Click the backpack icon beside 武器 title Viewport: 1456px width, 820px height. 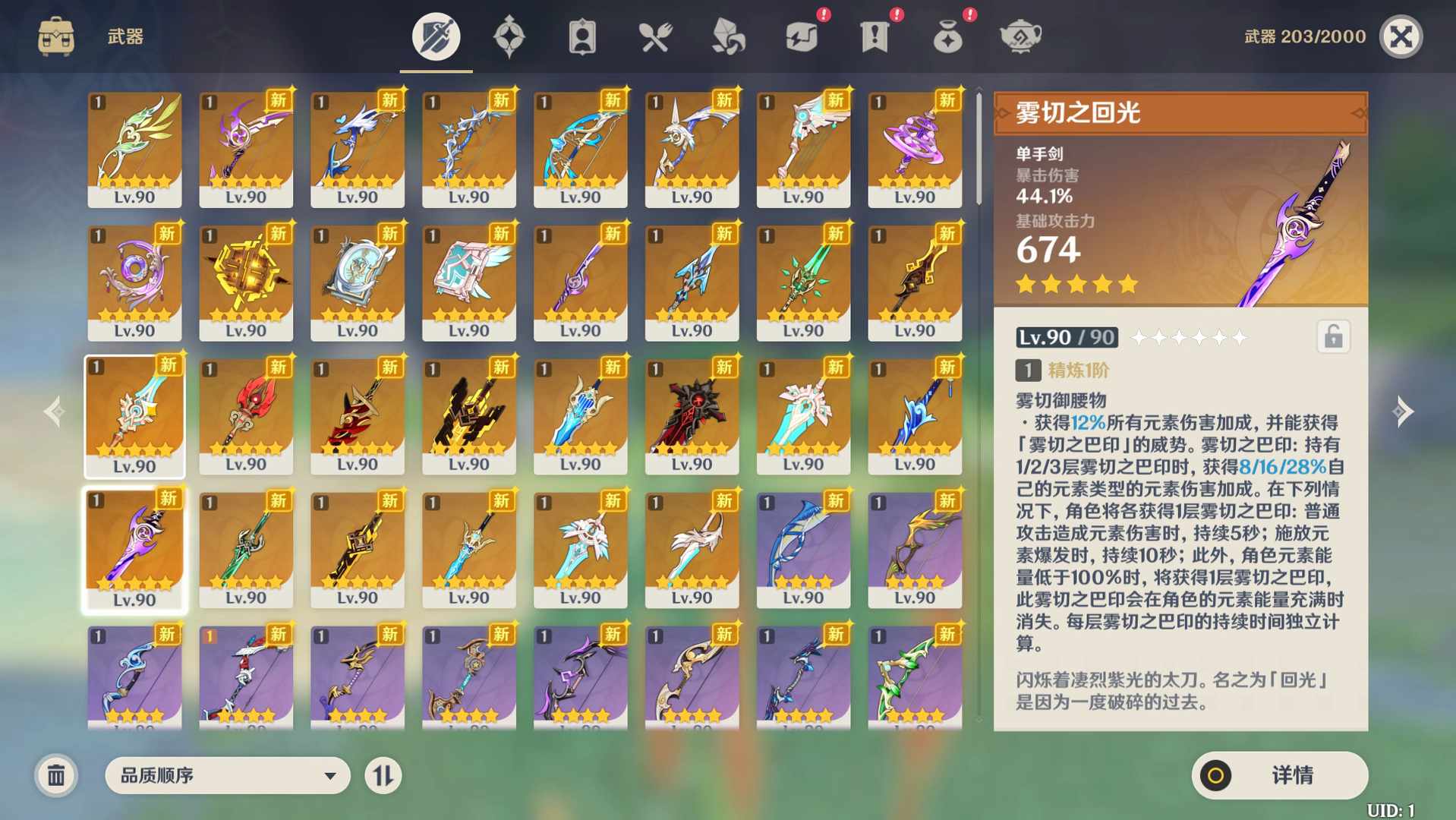(54, 34)
